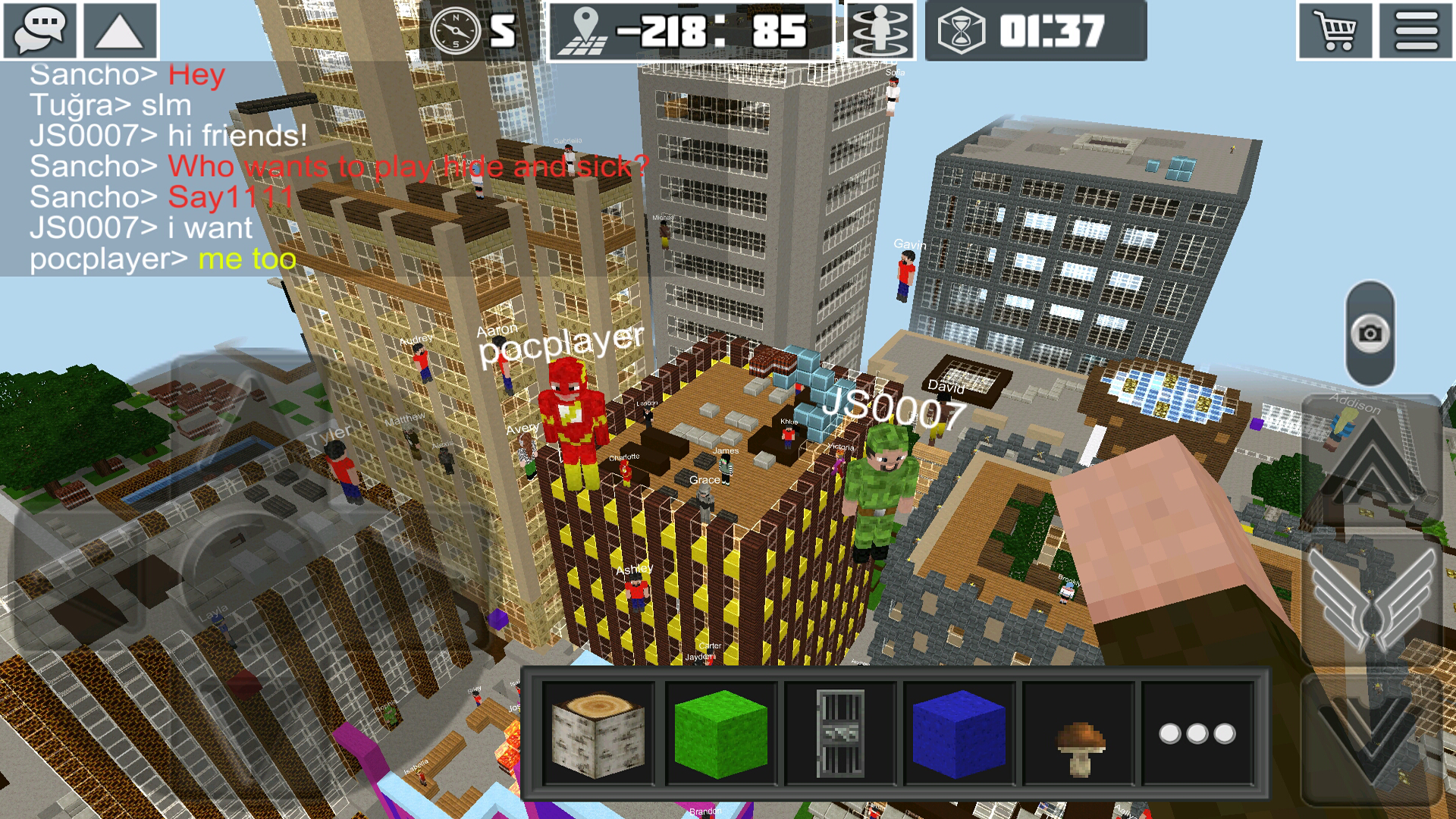The width and height of the screenshot is (1456, 819).
Task: Tap the character spin icon
Action: [x=880, y=32]
